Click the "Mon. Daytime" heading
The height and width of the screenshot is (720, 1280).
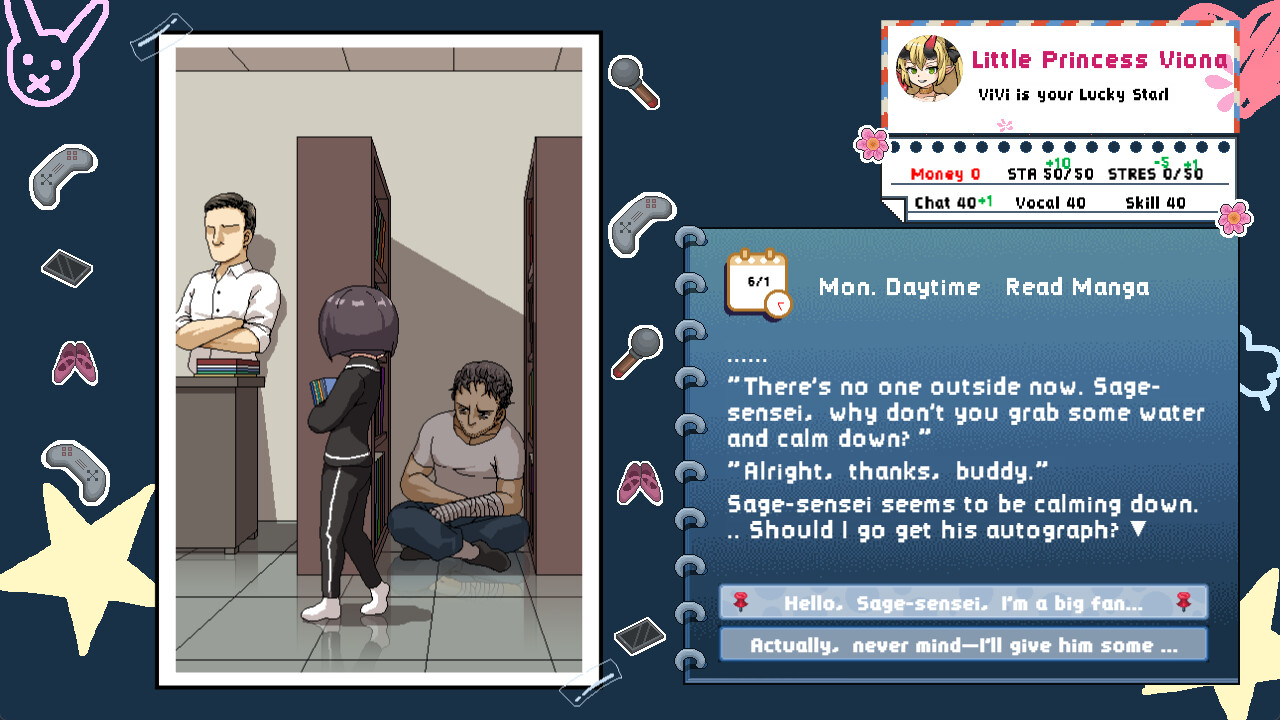897,287
